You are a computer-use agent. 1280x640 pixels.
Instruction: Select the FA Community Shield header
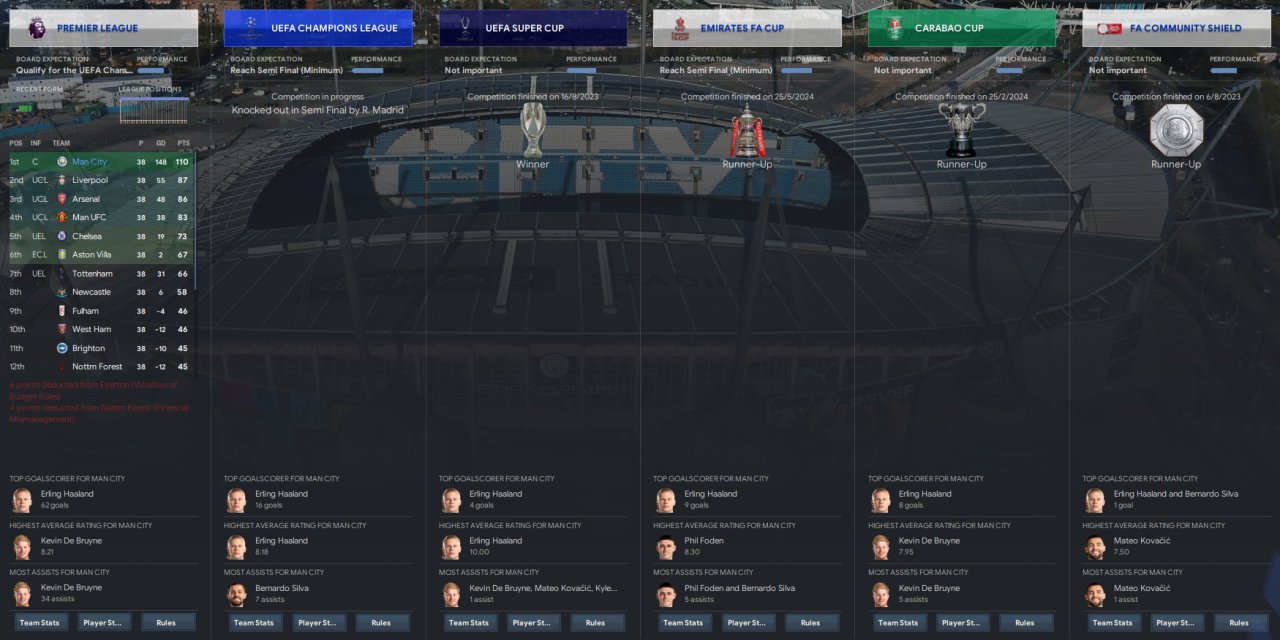tap(1176, 28)
